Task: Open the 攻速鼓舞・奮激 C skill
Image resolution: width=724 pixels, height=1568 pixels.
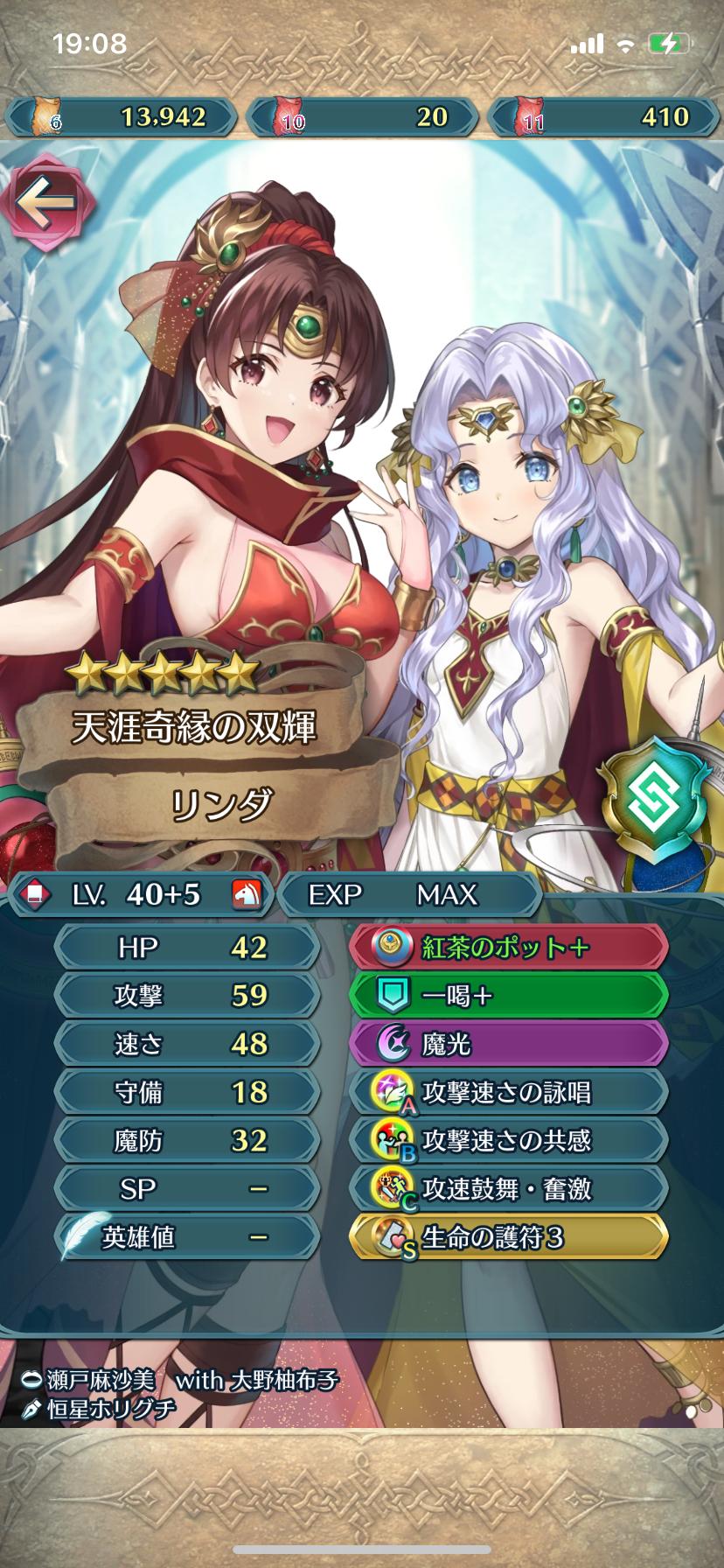Action: [509, 1189]
